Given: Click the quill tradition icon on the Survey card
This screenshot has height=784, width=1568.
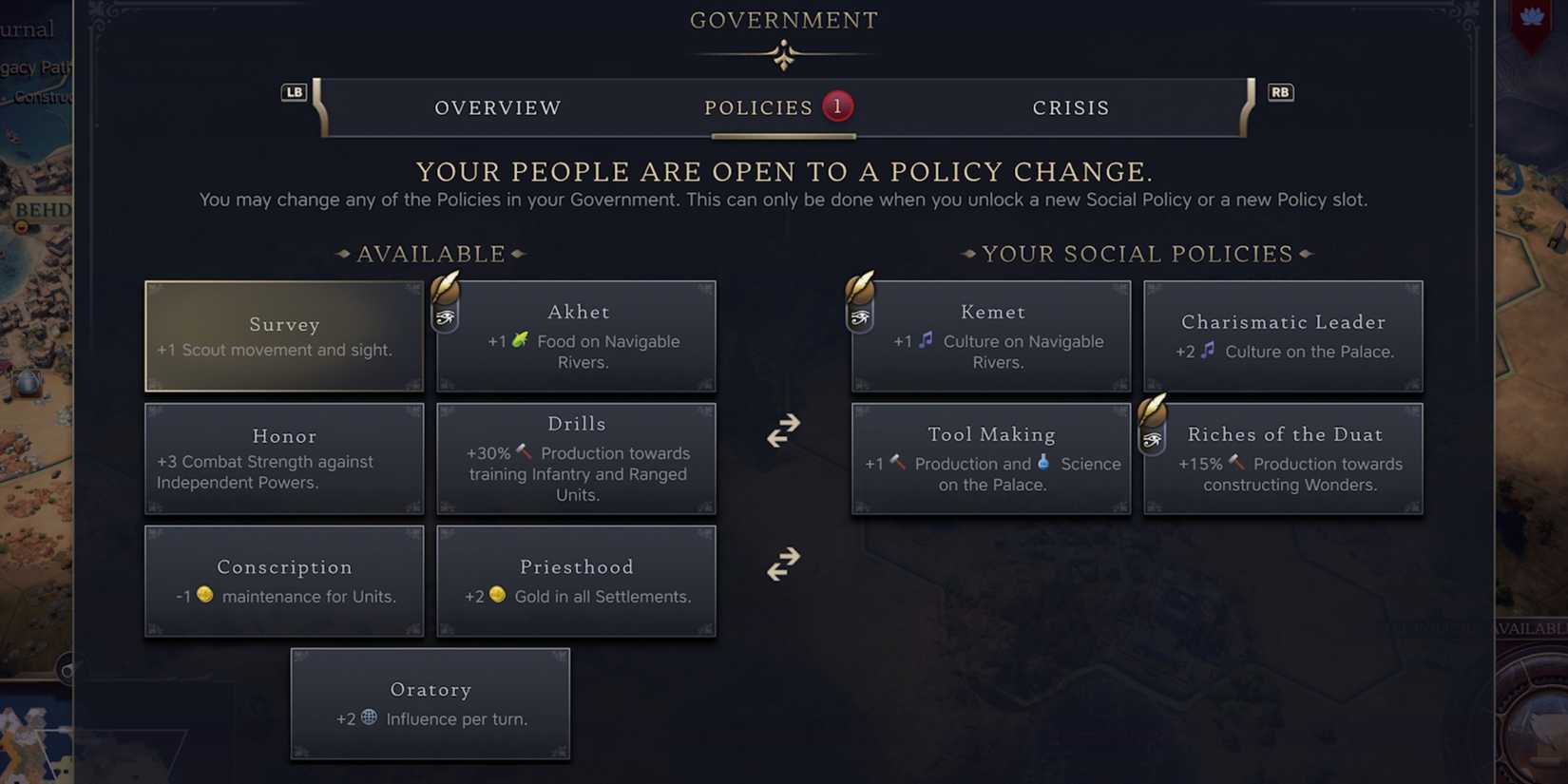Looking at the screenshot, I should [x=447, y=283].
